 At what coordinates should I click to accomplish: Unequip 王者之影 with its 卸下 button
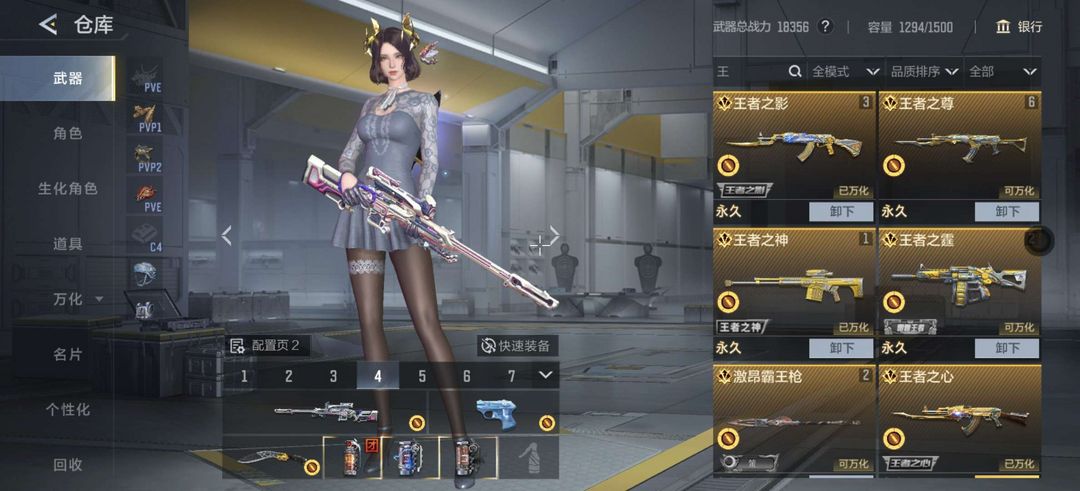(841, 211)
